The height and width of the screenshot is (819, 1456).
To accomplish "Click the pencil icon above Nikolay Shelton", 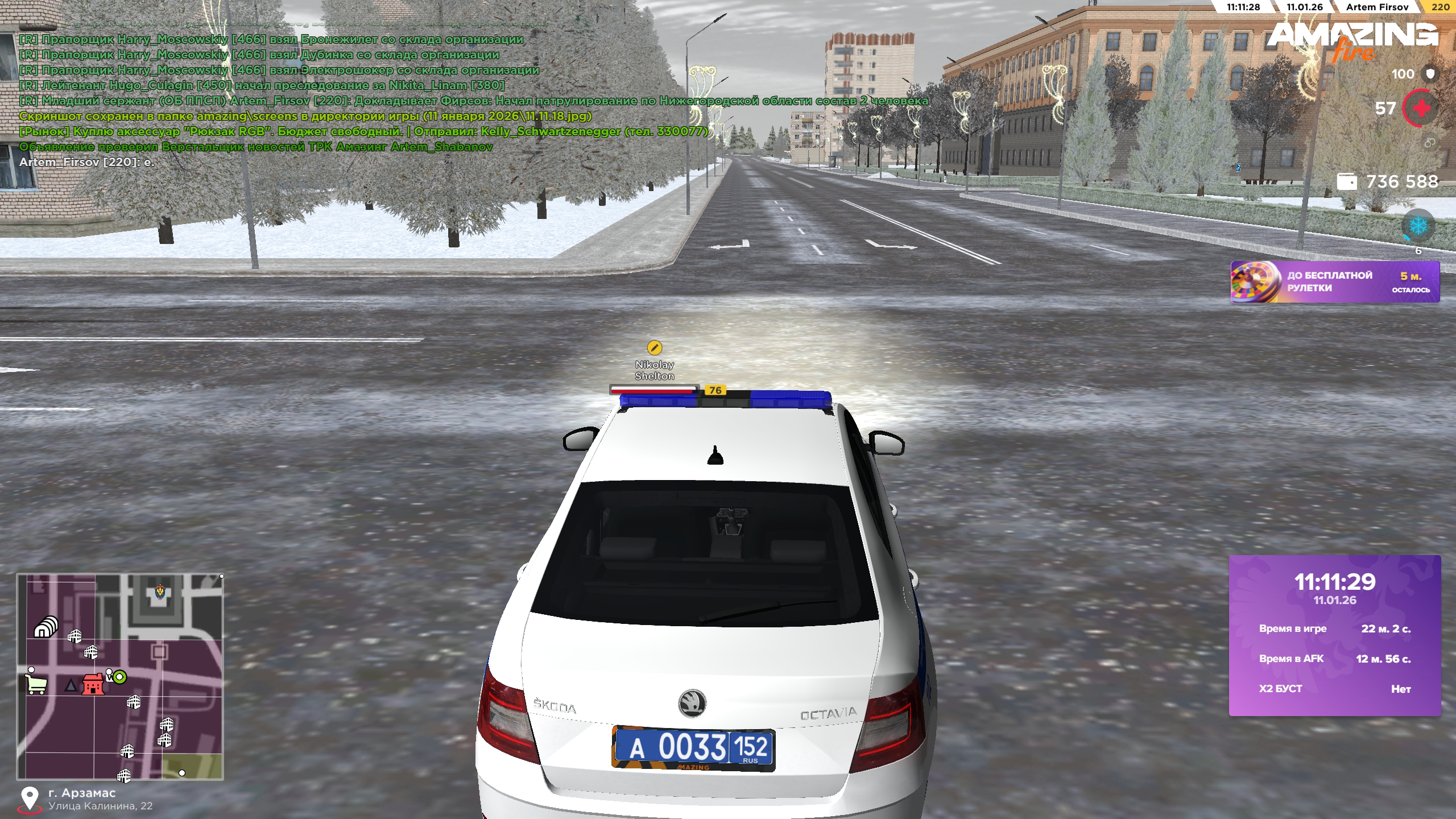I will coord(655,348).
